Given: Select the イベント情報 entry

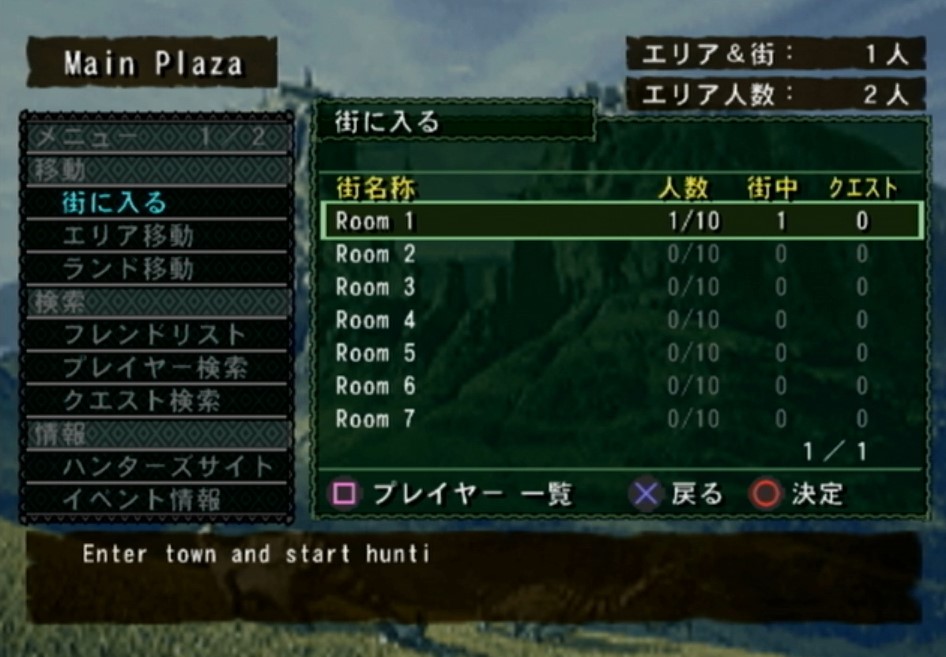Looking at the screenshot, I should pos(141,499).
